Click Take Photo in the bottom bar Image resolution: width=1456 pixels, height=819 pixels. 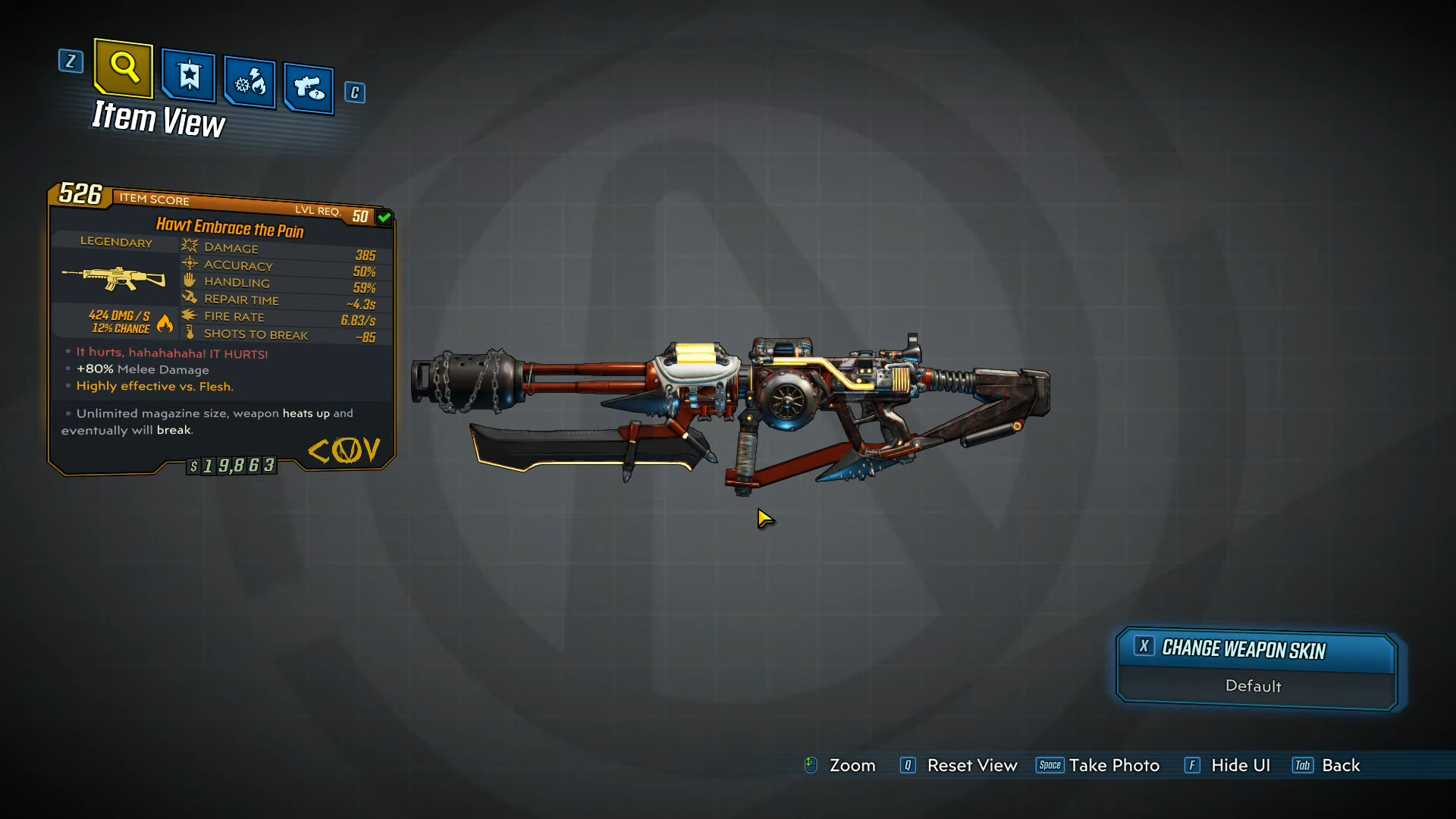coord(1114,765)
